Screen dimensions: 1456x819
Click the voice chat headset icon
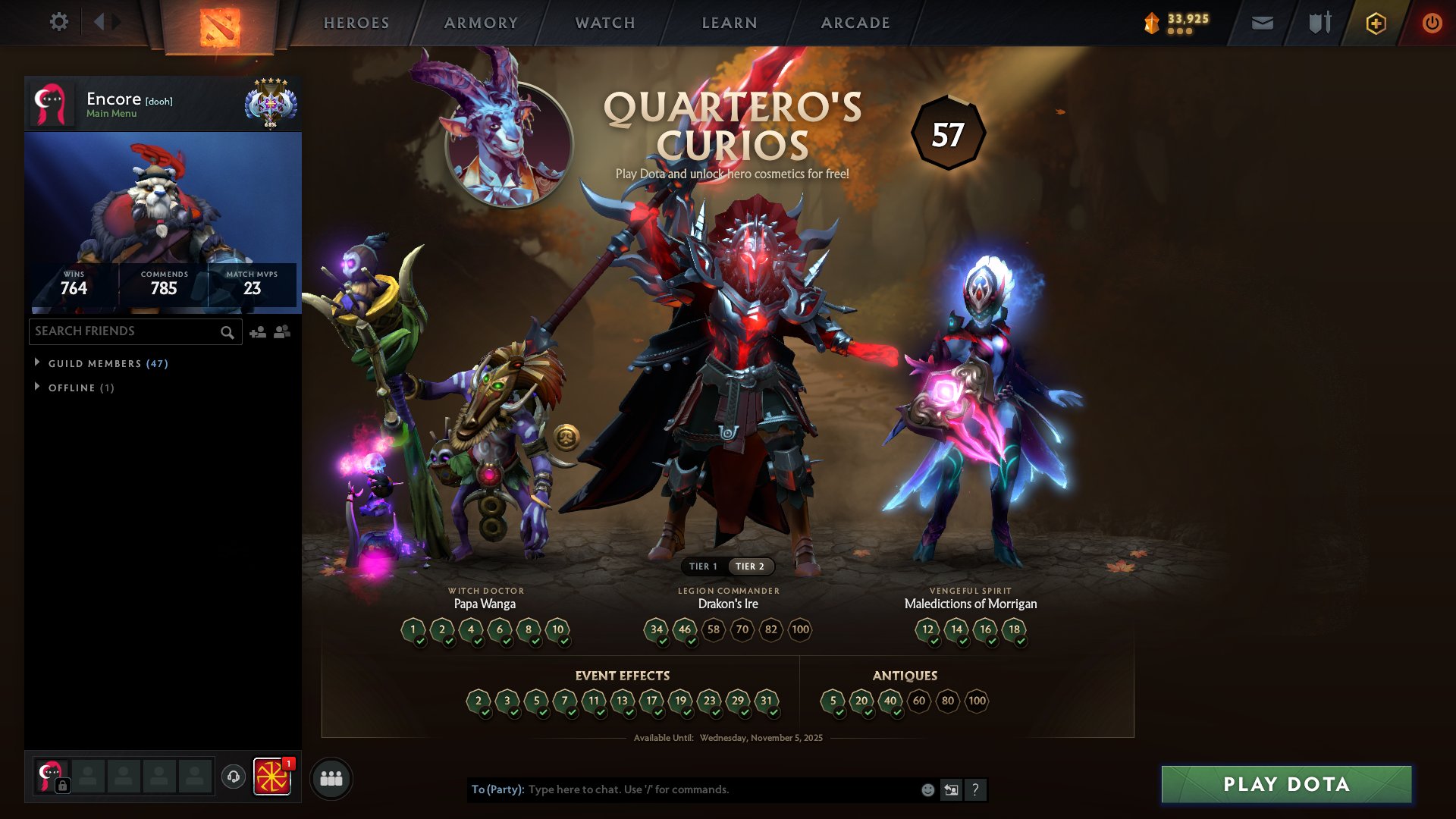233,777
